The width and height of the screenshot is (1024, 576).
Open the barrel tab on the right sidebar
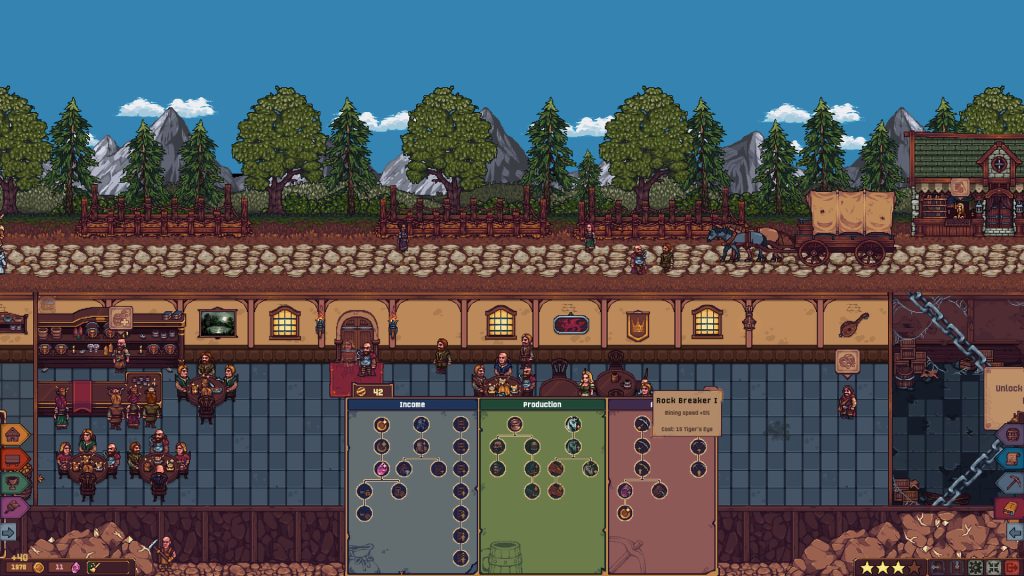point(1011,435)
